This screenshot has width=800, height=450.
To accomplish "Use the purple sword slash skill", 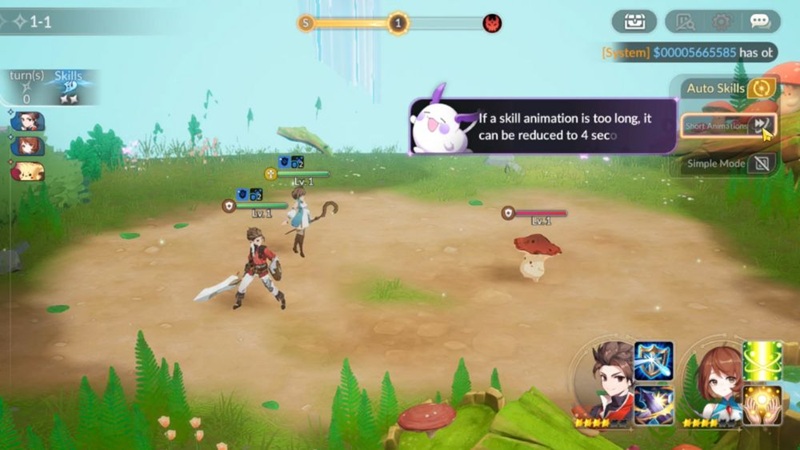I will click(x=653, y=404).
